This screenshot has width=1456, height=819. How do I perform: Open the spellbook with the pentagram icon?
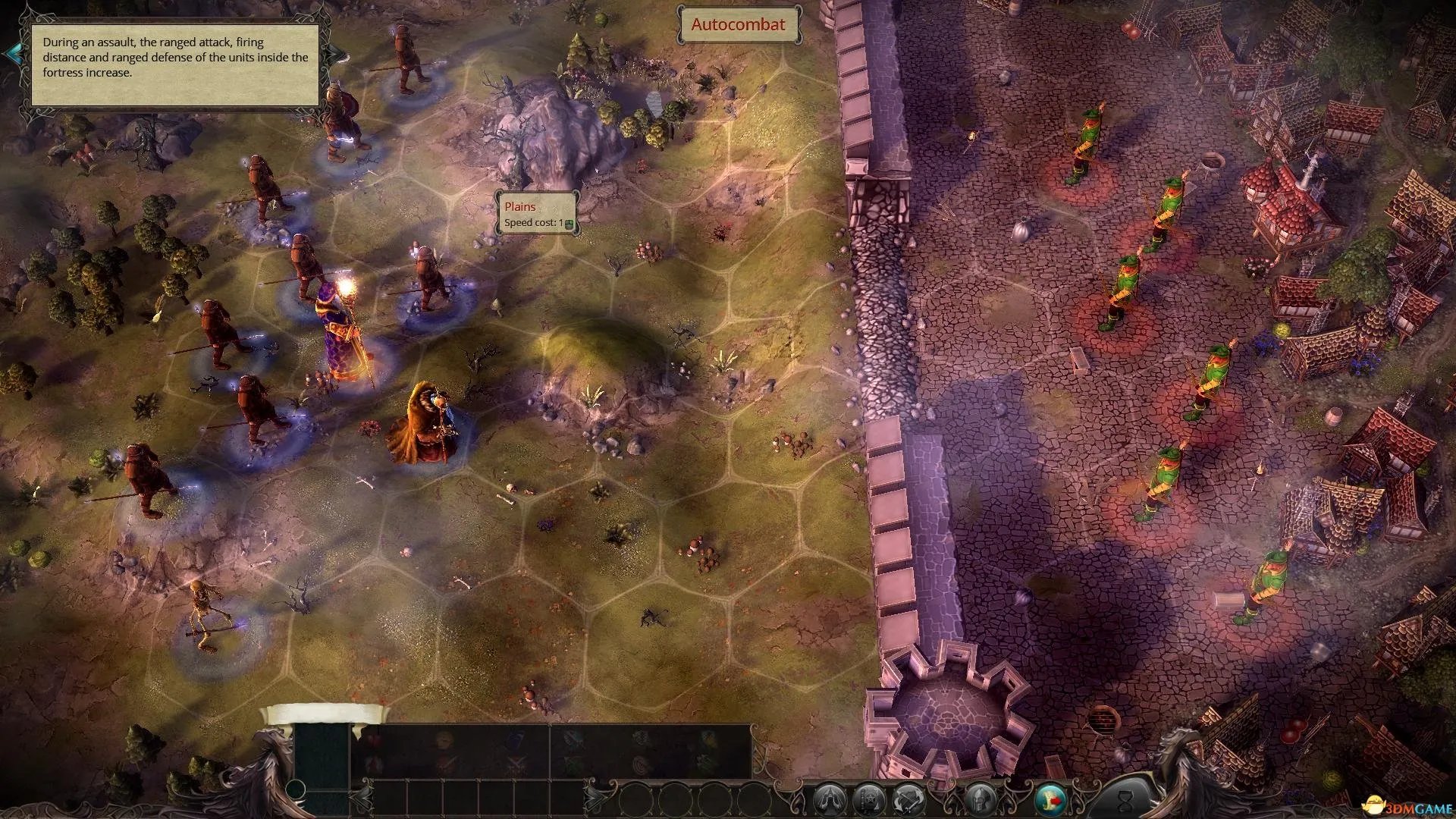pyautogui.click(x=868, y=799)
